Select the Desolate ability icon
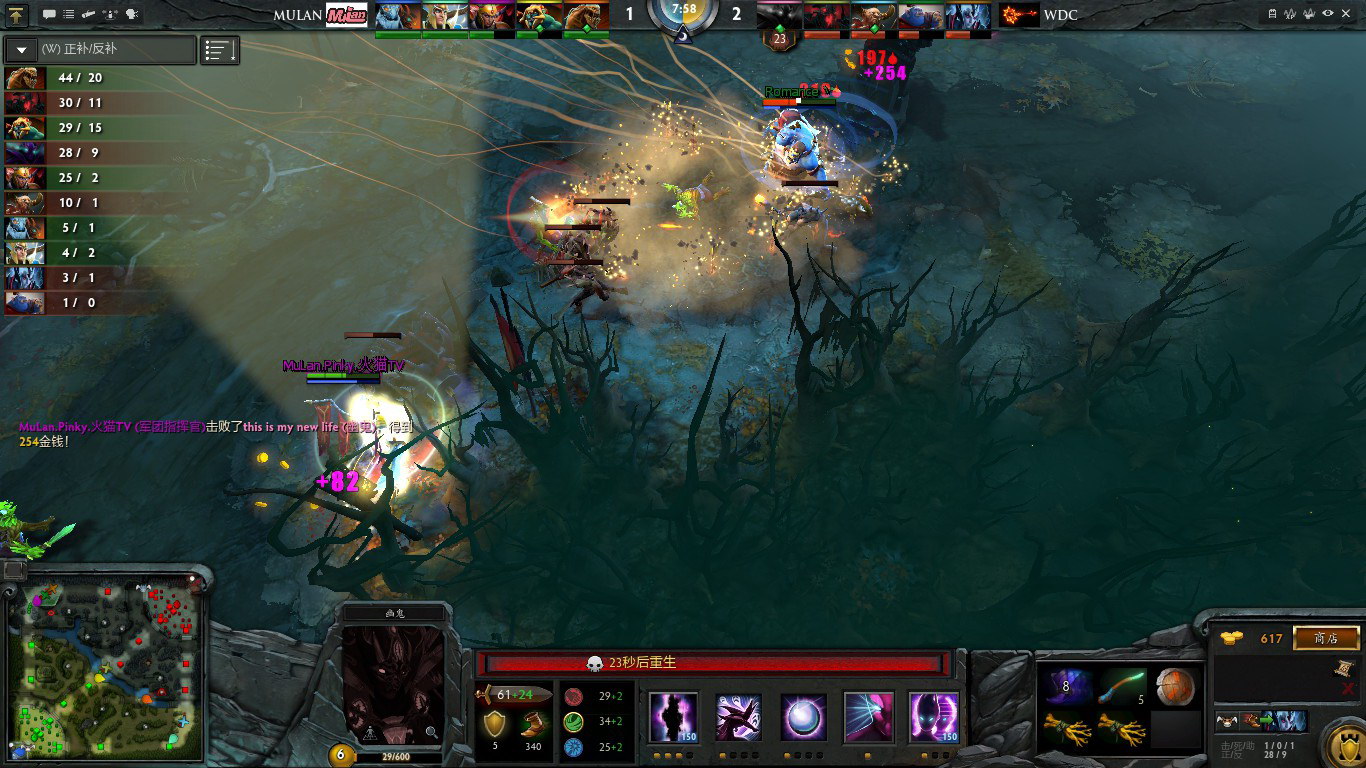Image resolution: width=1366 pixels, height=768 pixels. pyautogui.click(x=739, y=717)
